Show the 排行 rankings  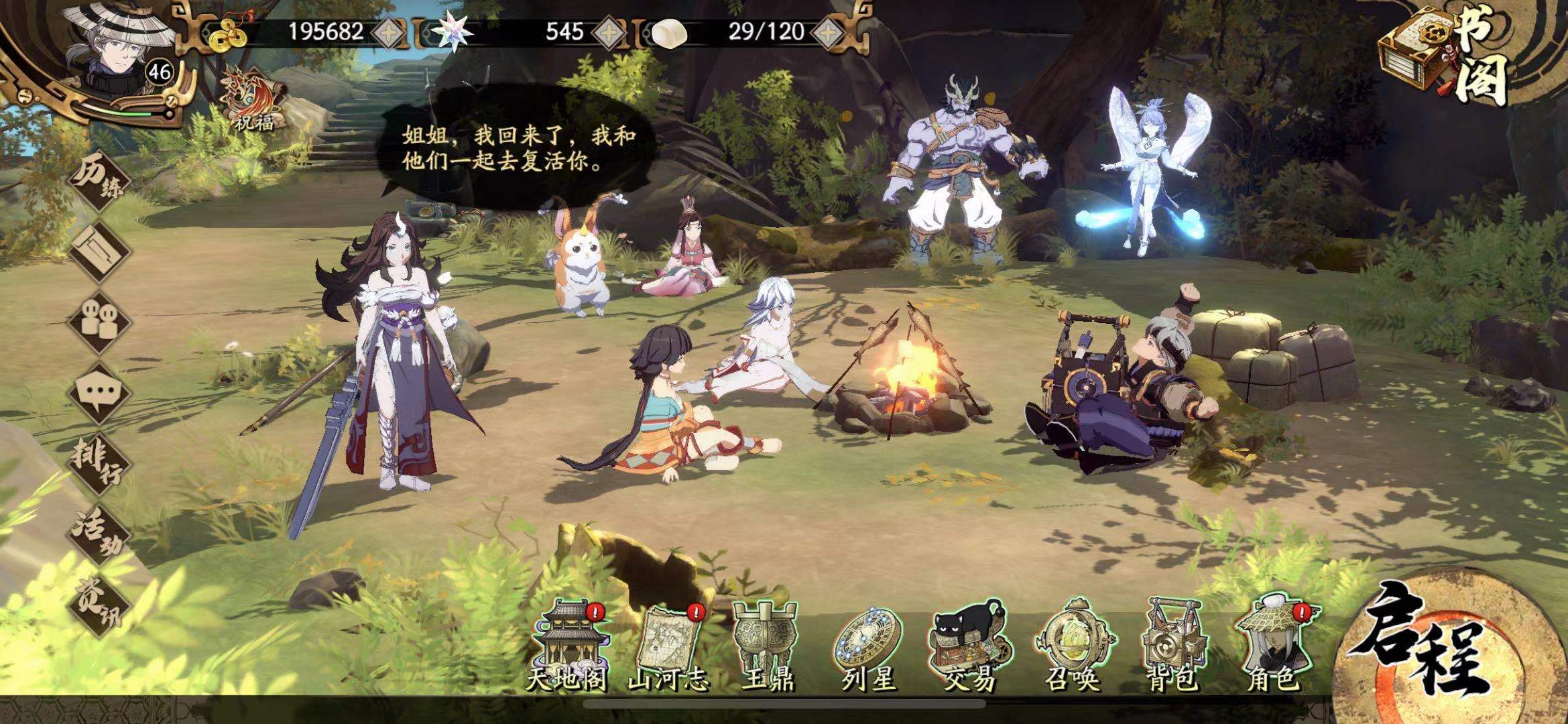[x=99, y=461]
